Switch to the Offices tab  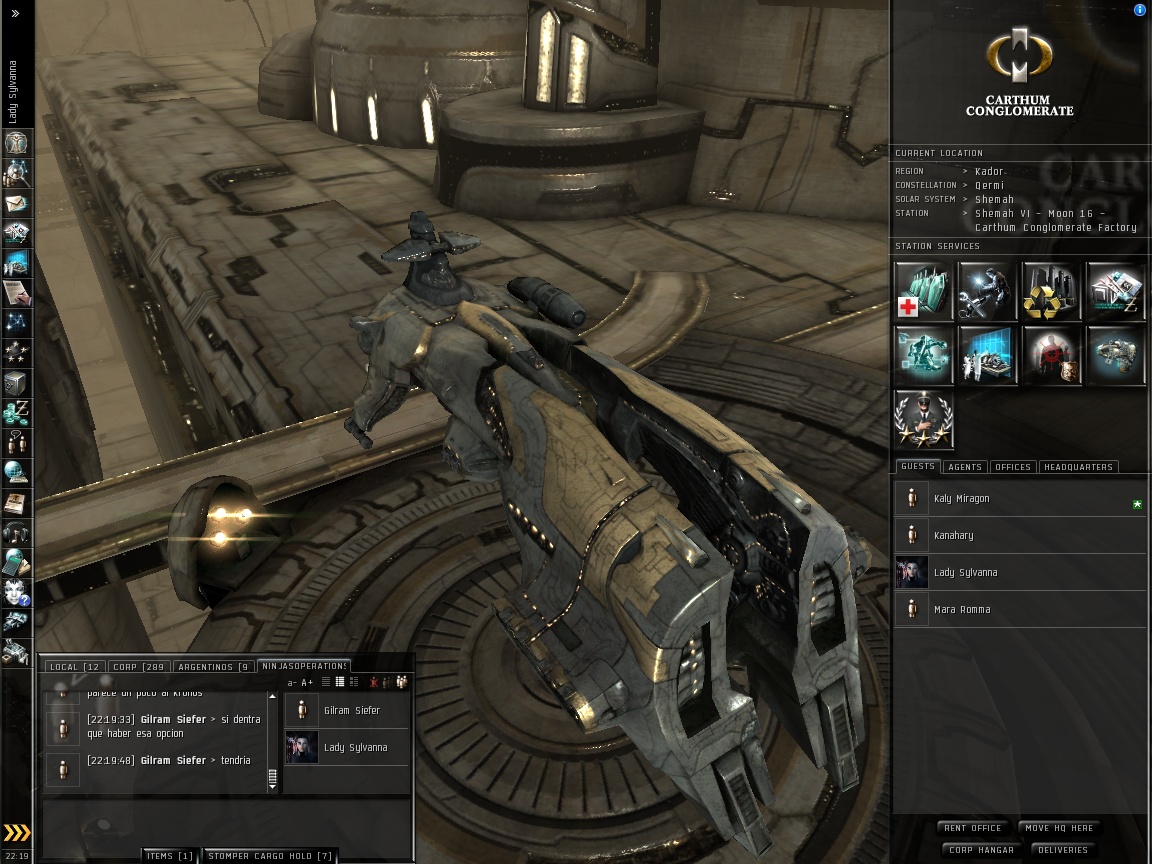1012,467
